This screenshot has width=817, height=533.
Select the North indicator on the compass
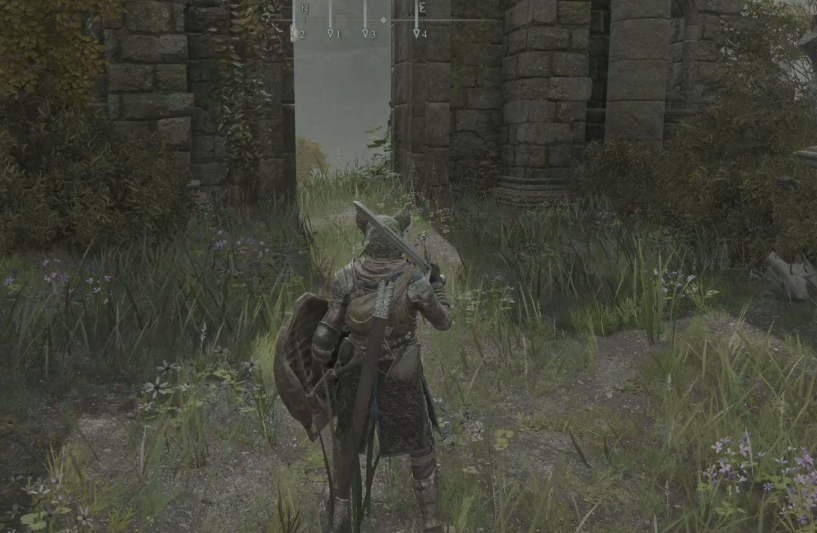tap(305, 8)
